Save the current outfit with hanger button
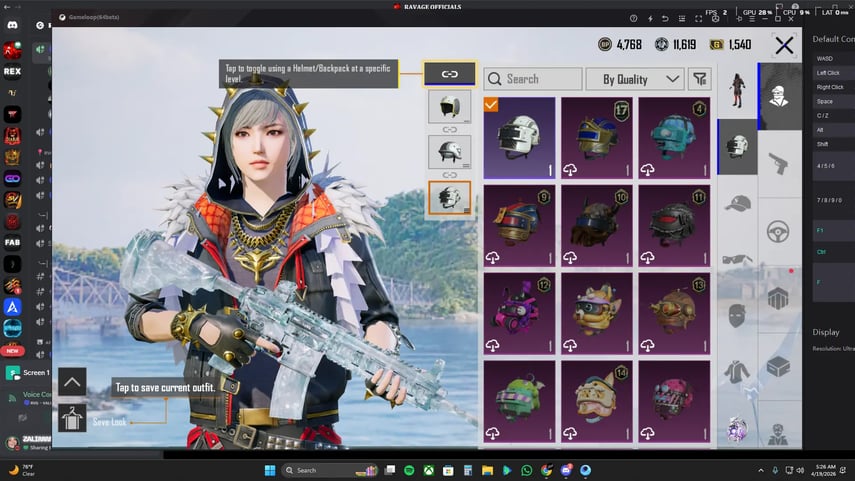This screenshot has height=481, width=855. point(72,417)
